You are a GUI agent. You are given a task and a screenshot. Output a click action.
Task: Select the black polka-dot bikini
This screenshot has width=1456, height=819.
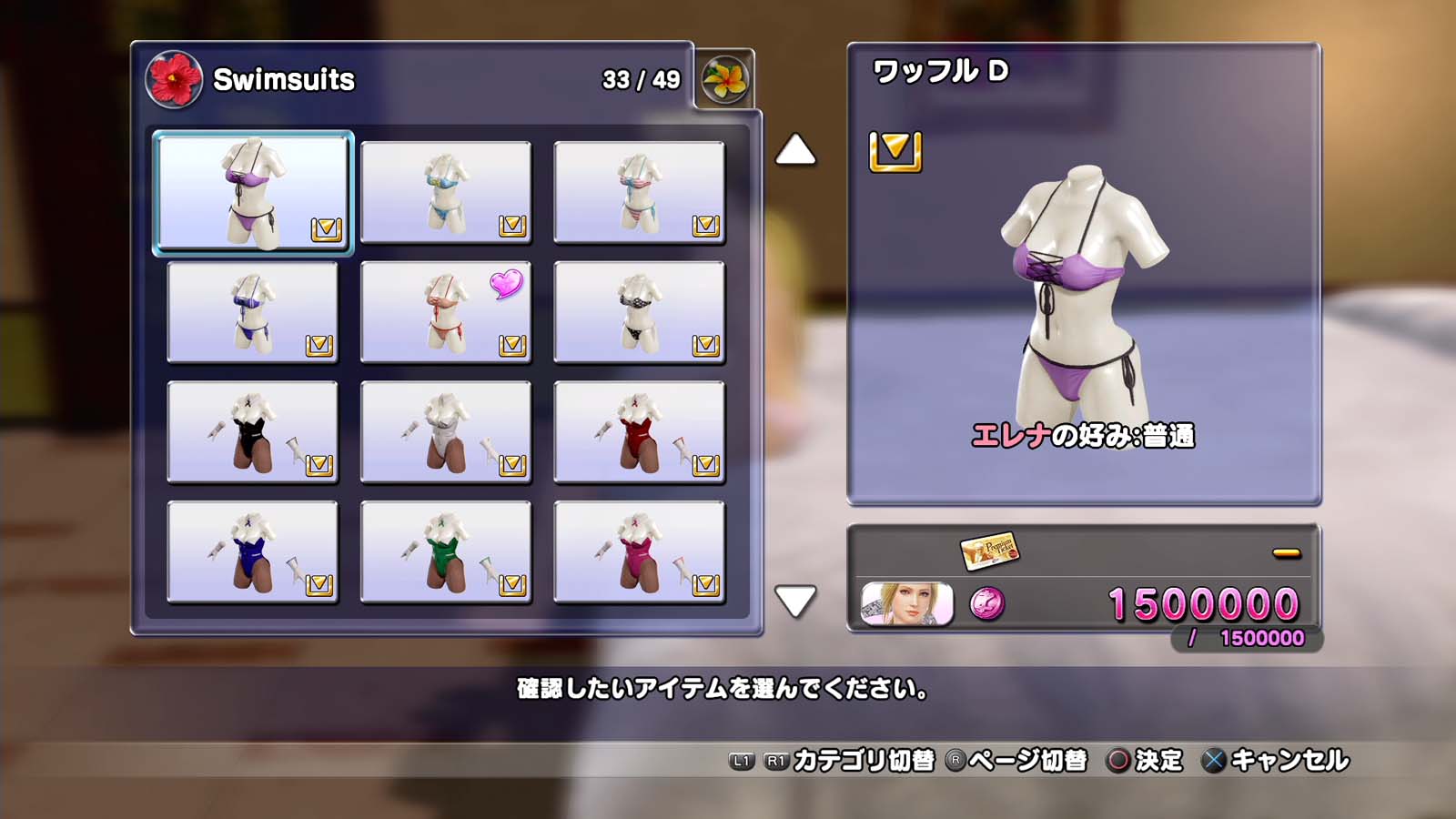coord(639,312)
